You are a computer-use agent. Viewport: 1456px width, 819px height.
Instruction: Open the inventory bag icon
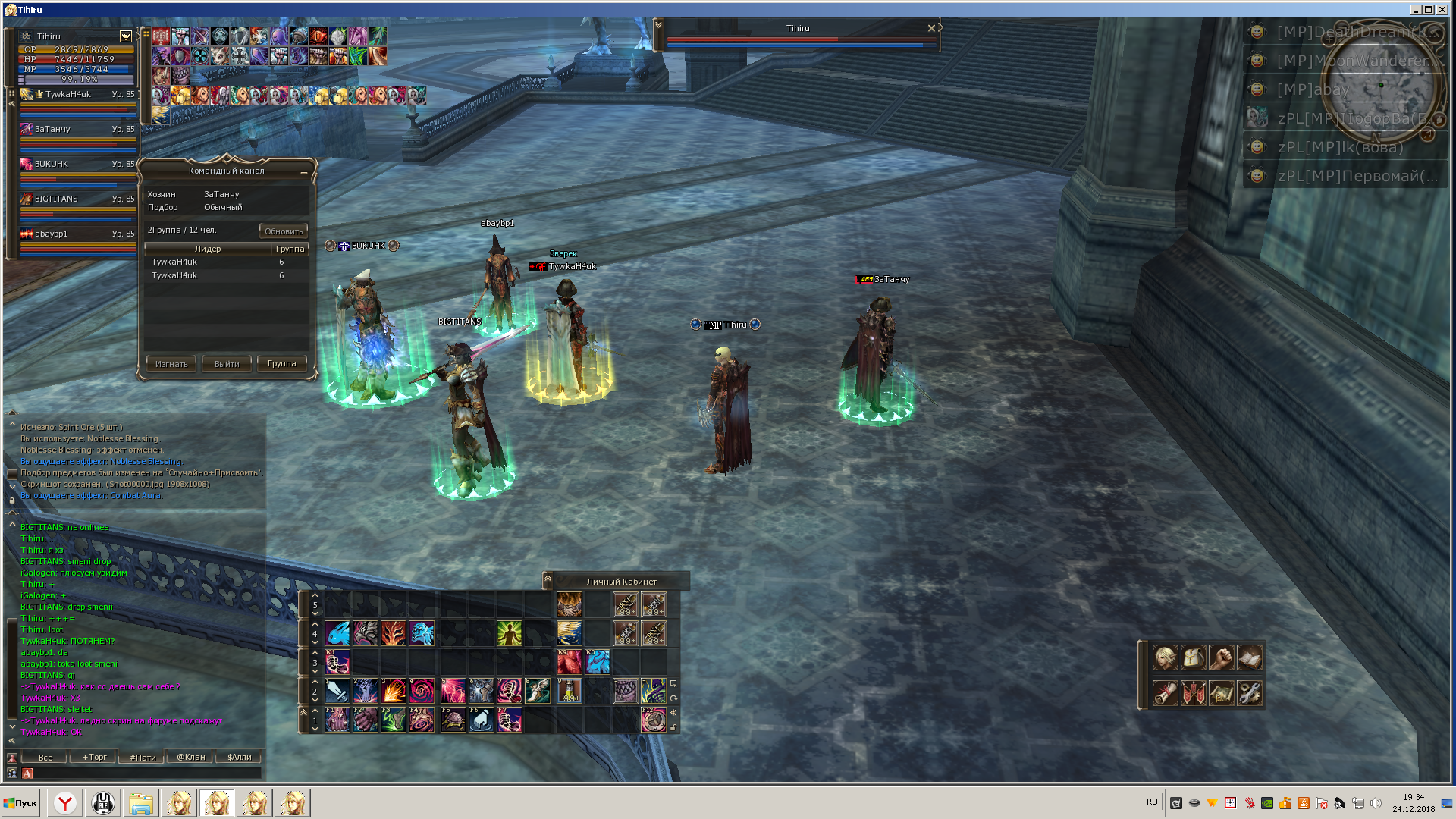click(x=1194, y=657)
